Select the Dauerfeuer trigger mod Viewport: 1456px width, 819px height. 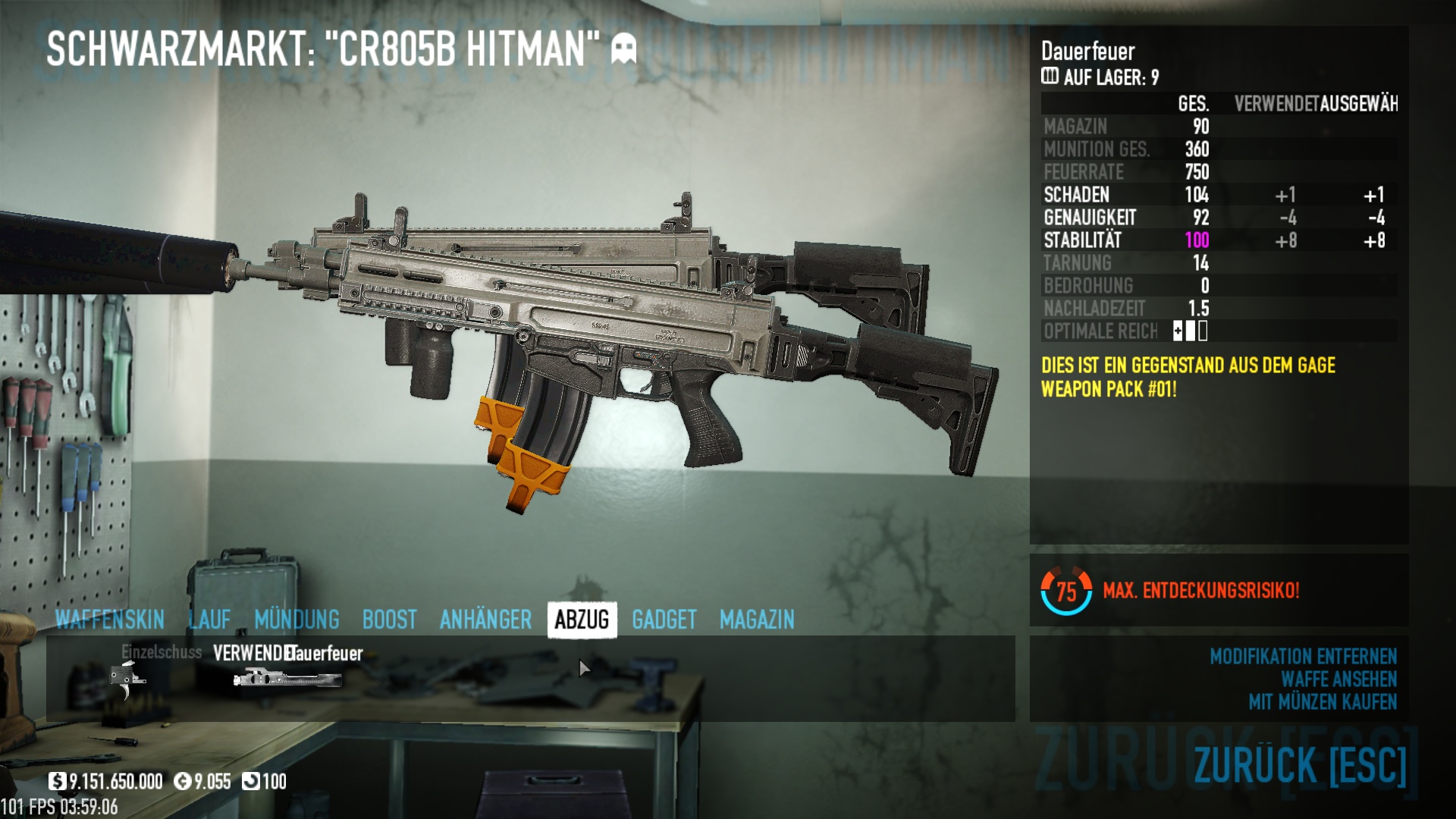[x=287, y=676]
